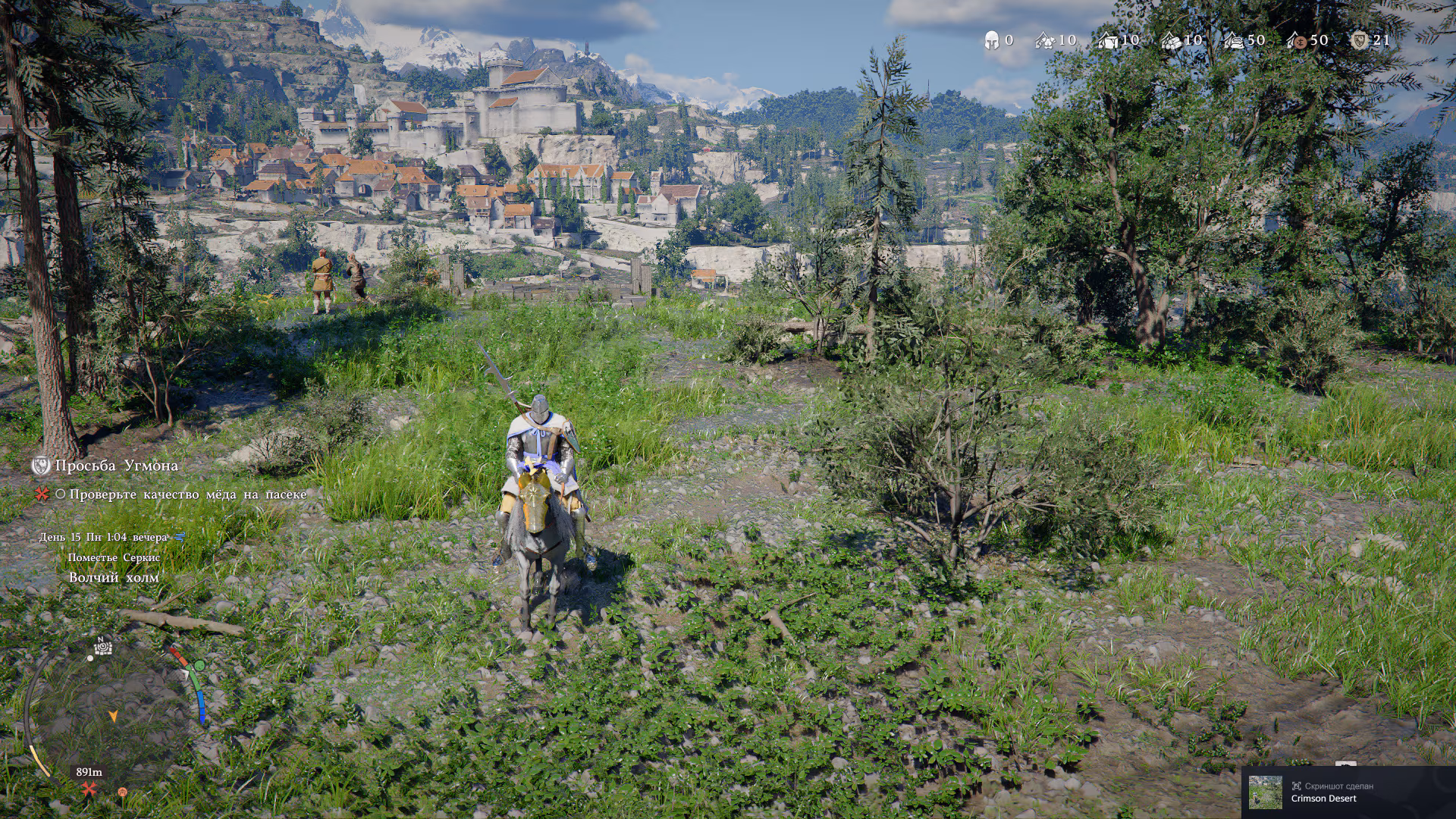Select objective Проверьте качество мёда на пасеке
This screenshot has width=1456, height=819.
[x=187, y=494]
